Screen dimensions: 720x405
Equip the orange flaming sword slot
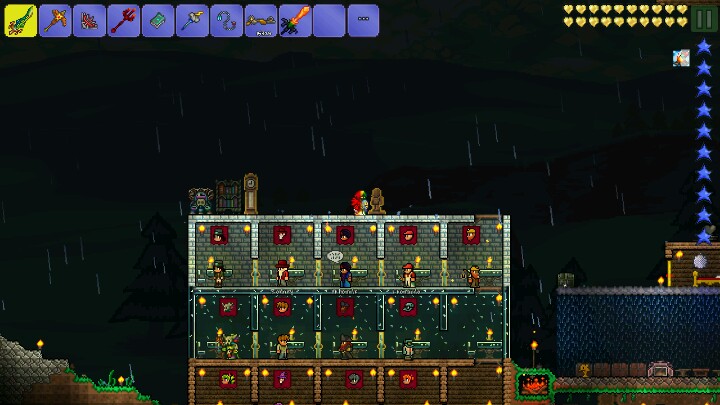pos(294,20)
